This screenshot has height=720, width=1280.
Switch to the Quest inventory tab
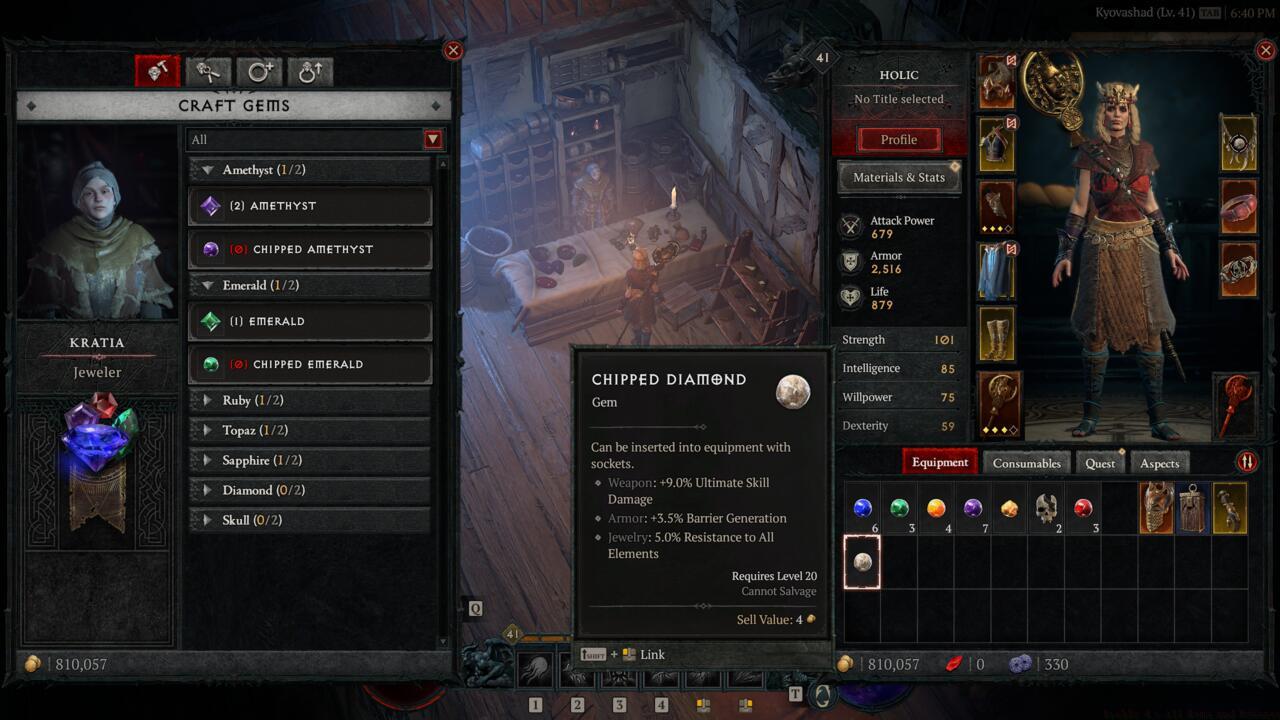1099,463
